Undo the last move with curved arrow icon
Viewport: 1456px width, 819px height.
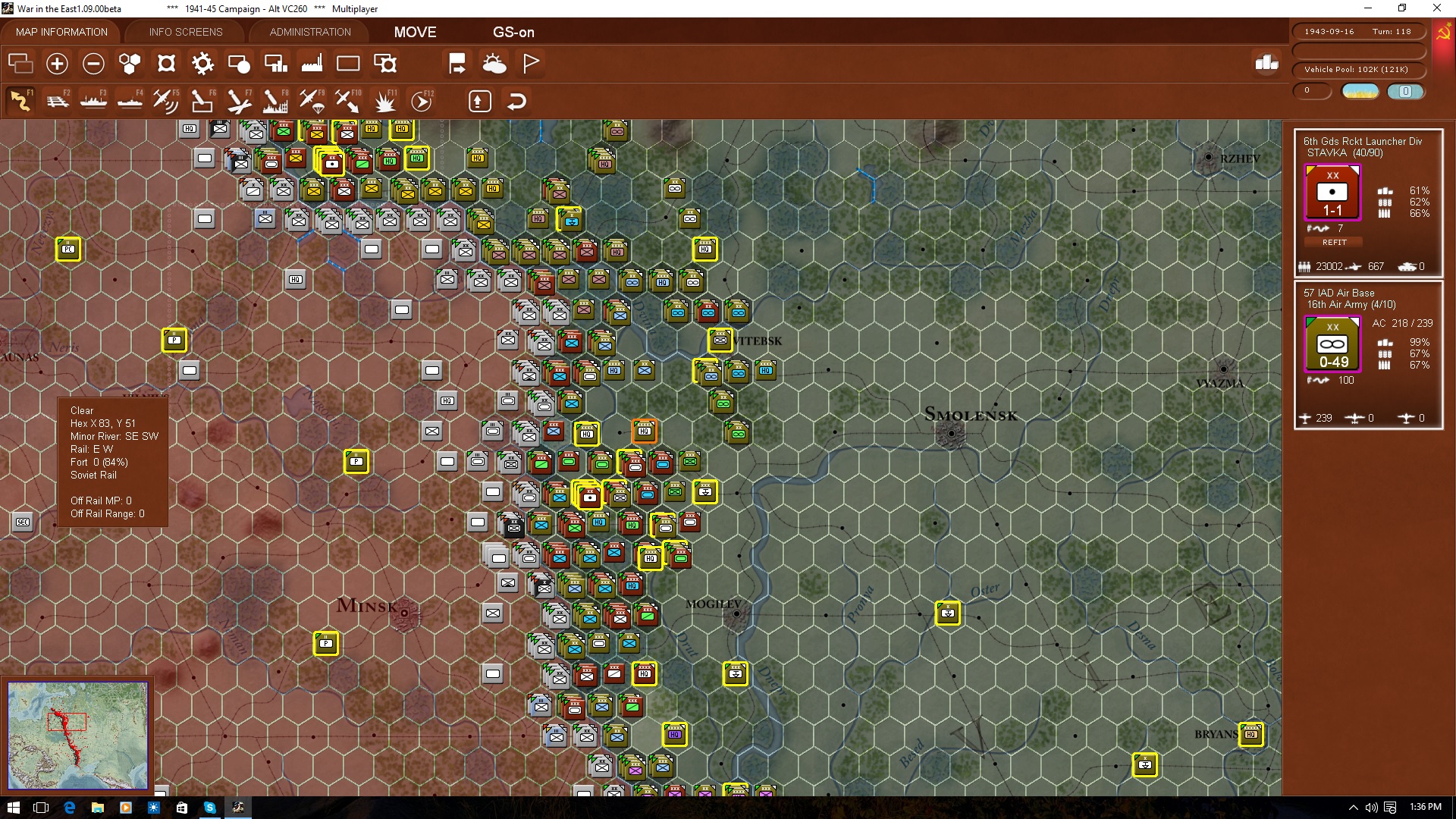pyautogui.click(x=516, y=101)
